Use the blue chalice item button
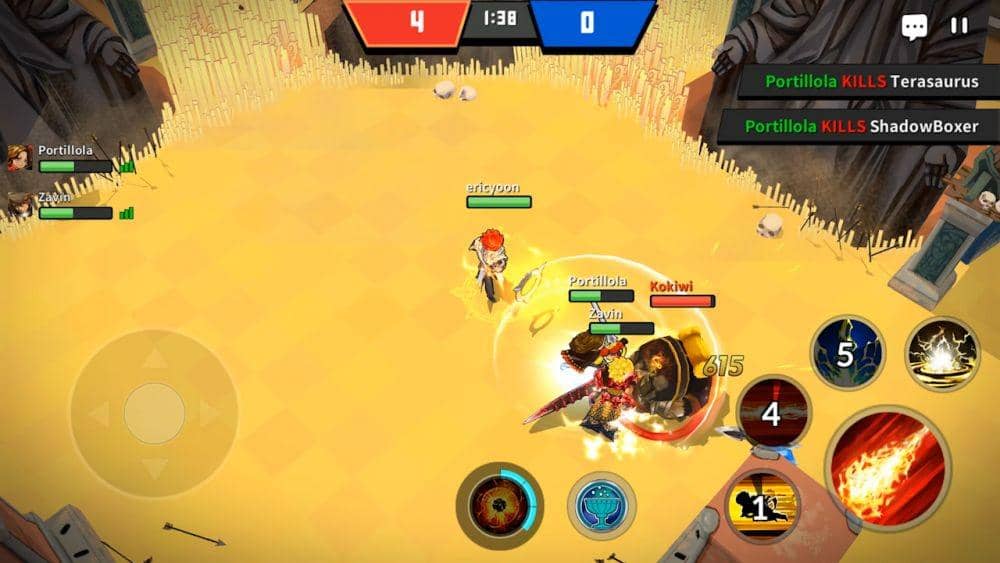Viewport: 1000px width, 563px height. pos(602,505)
